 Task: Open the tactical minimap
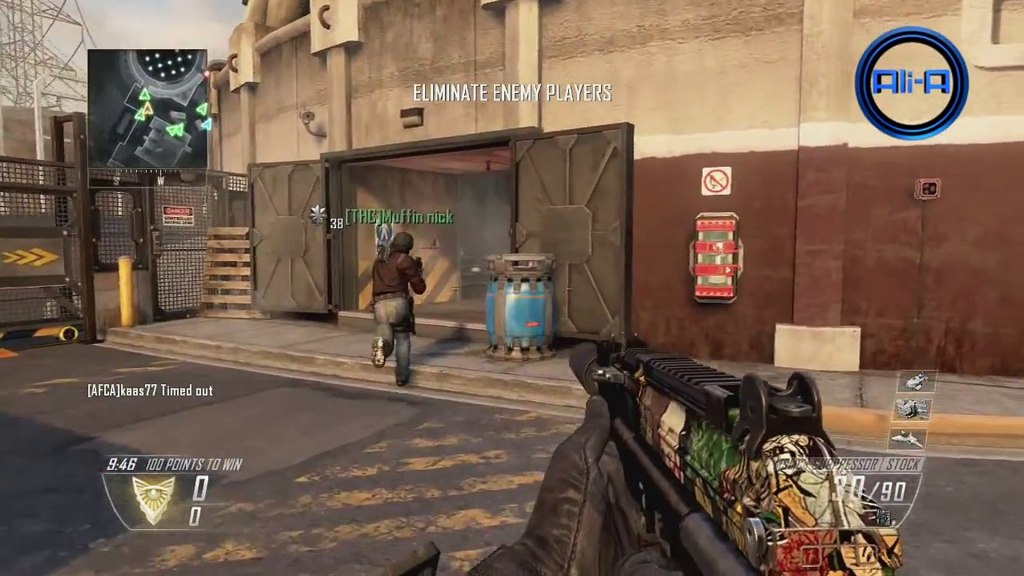(x=147, y=109)
